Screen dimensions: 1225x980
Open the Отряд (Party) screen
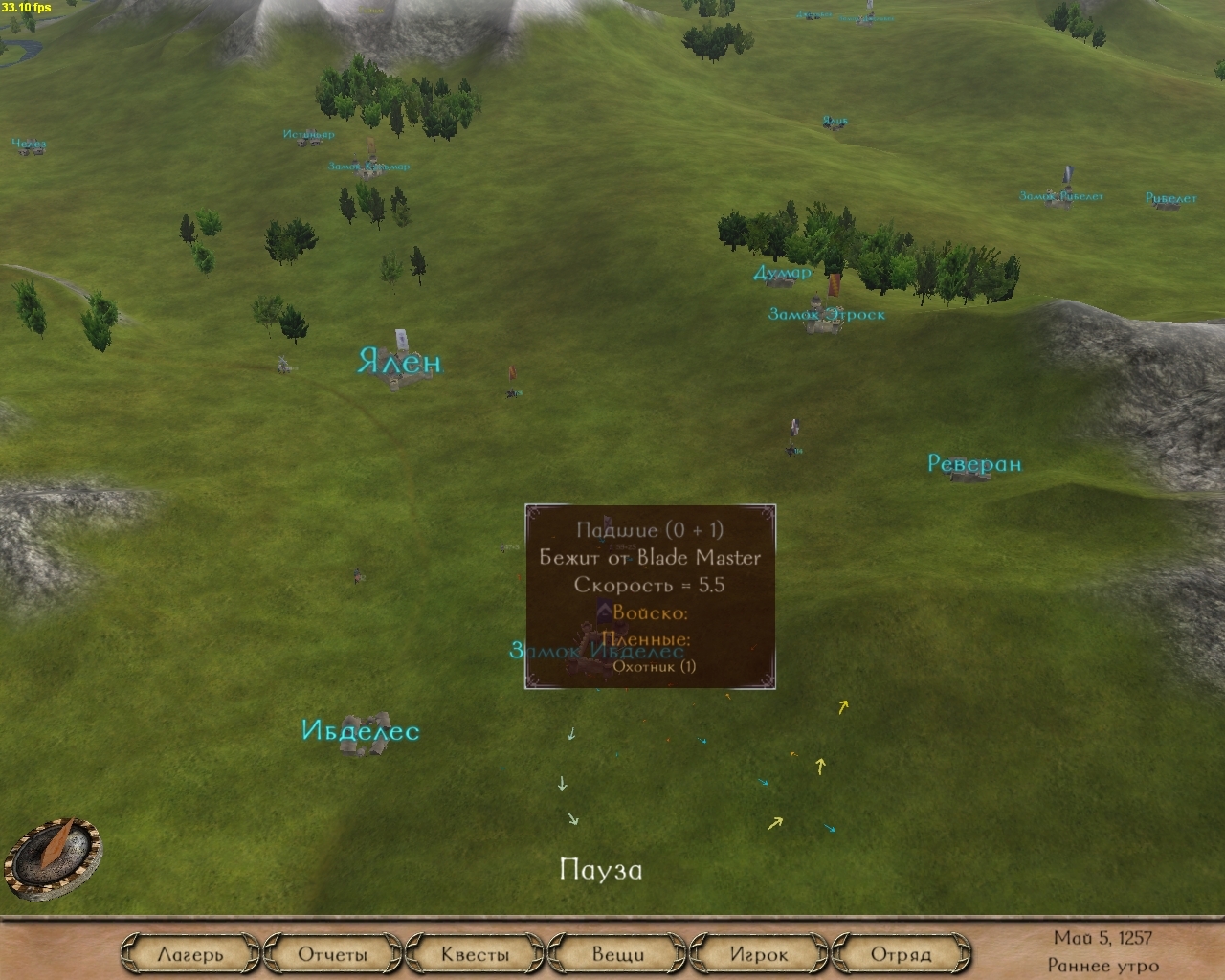tap(901, 954)
